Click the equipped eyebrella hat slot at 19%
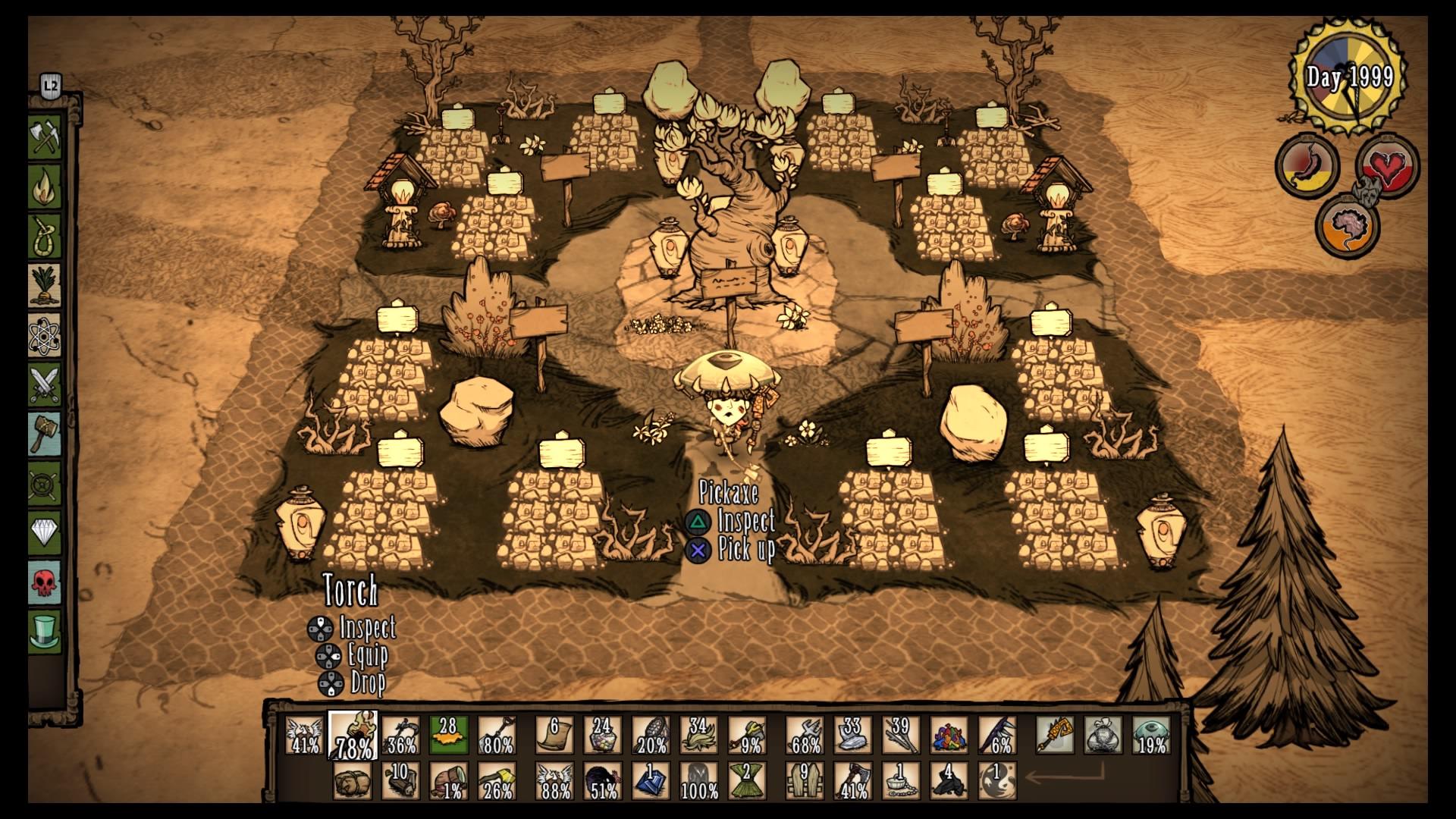Screen dimensions: 1456x819 (x=1151, y=735)
